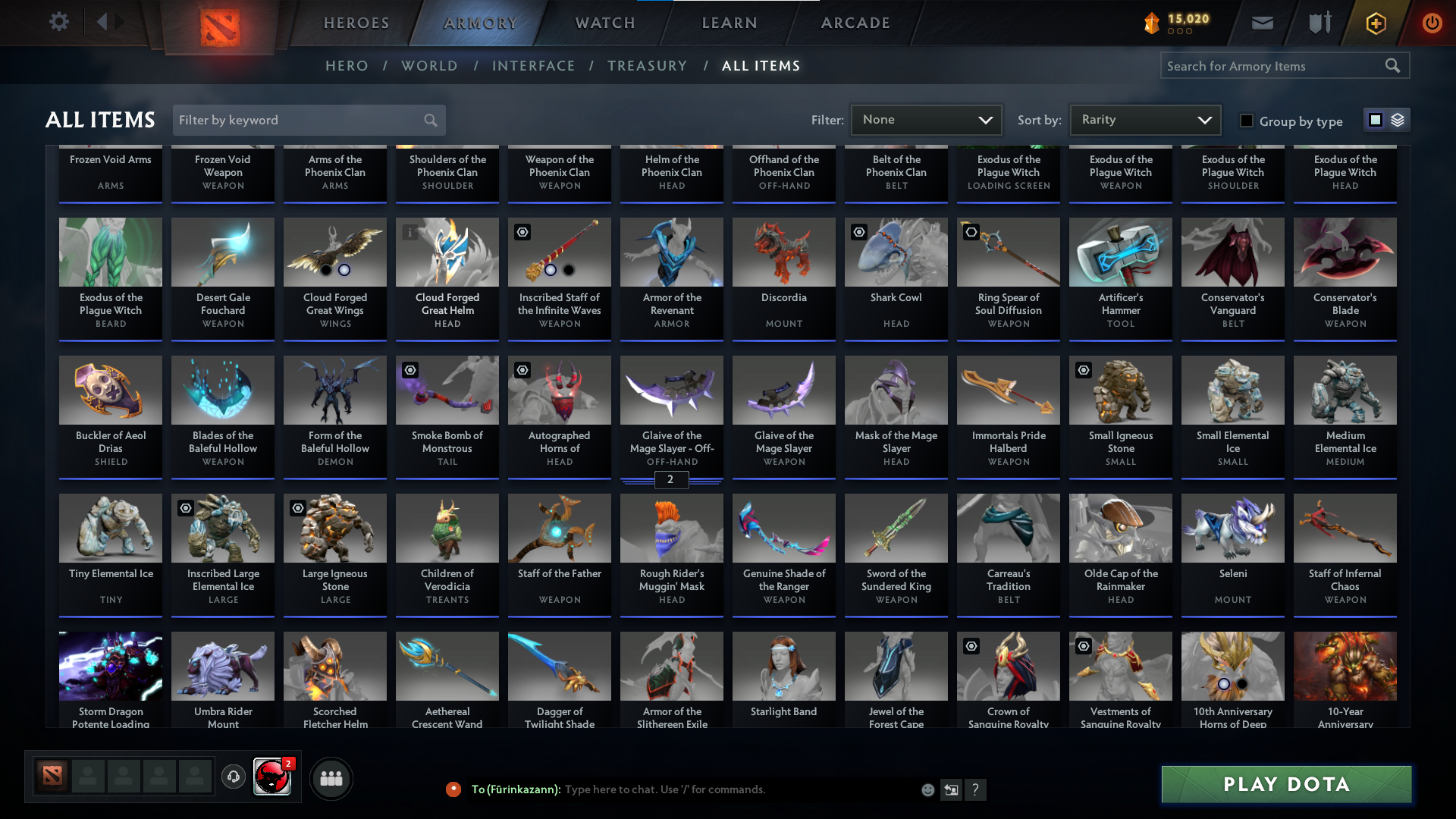
Task: Switch to stacked list view layers toggle
Action: click(x=1397, y=120)
